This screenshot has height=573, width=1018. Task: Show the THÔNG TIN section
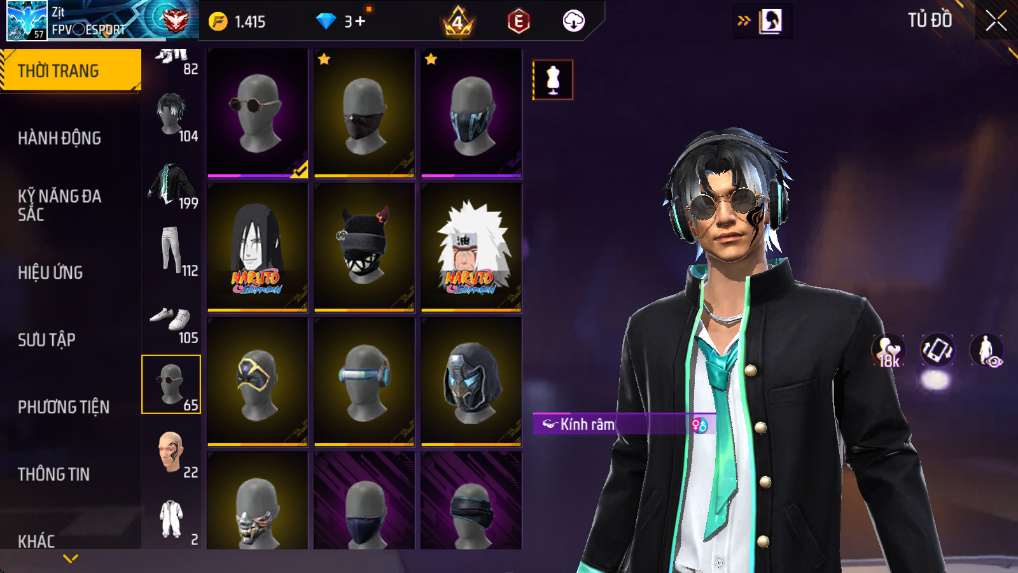(54, 474)
